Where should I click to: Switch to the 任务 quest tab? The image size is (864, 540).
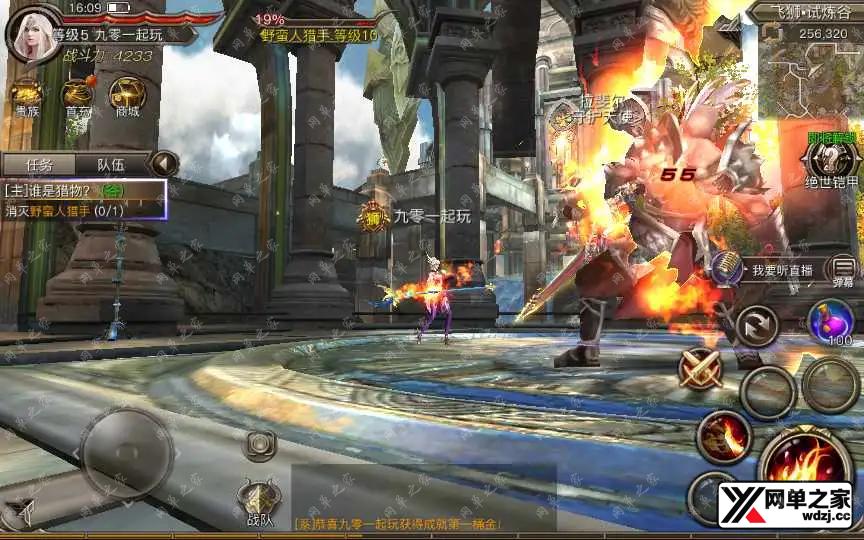tap(38, 165)
